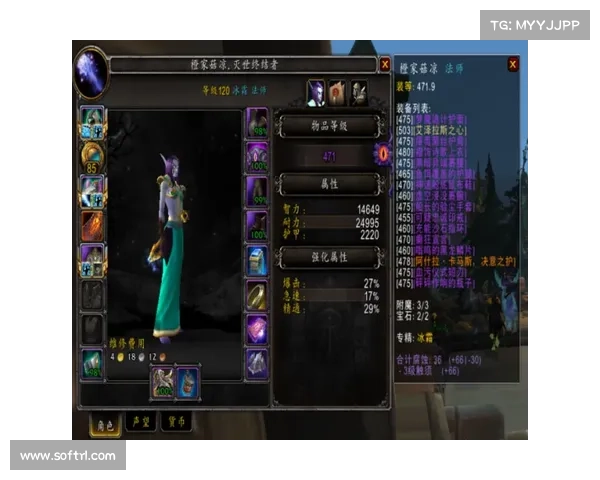
Task: Click the 强化属性 enhancements header
Action: (x=328, y=258)
